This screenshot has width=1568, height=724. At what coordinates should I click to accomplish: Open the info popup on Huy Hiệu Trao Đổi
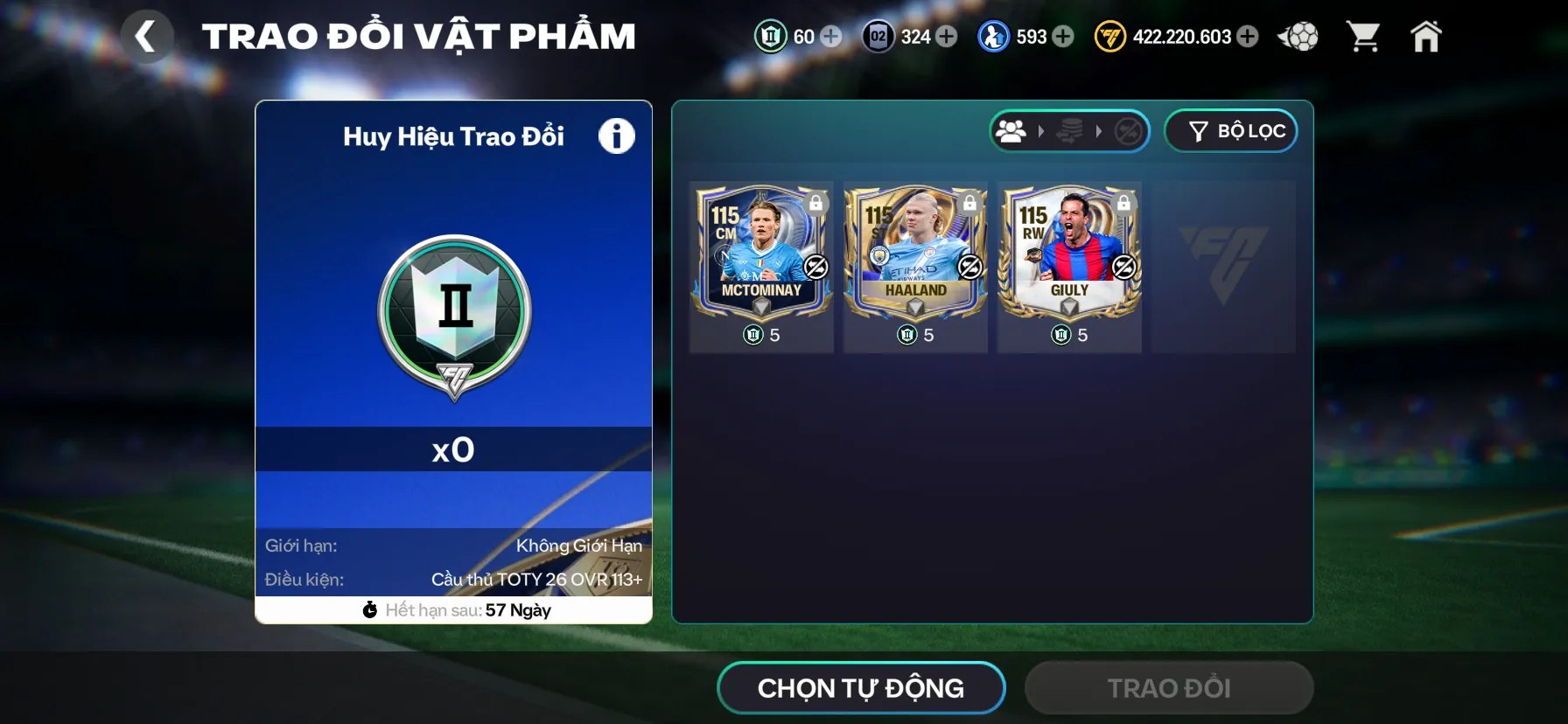[617, 136]
